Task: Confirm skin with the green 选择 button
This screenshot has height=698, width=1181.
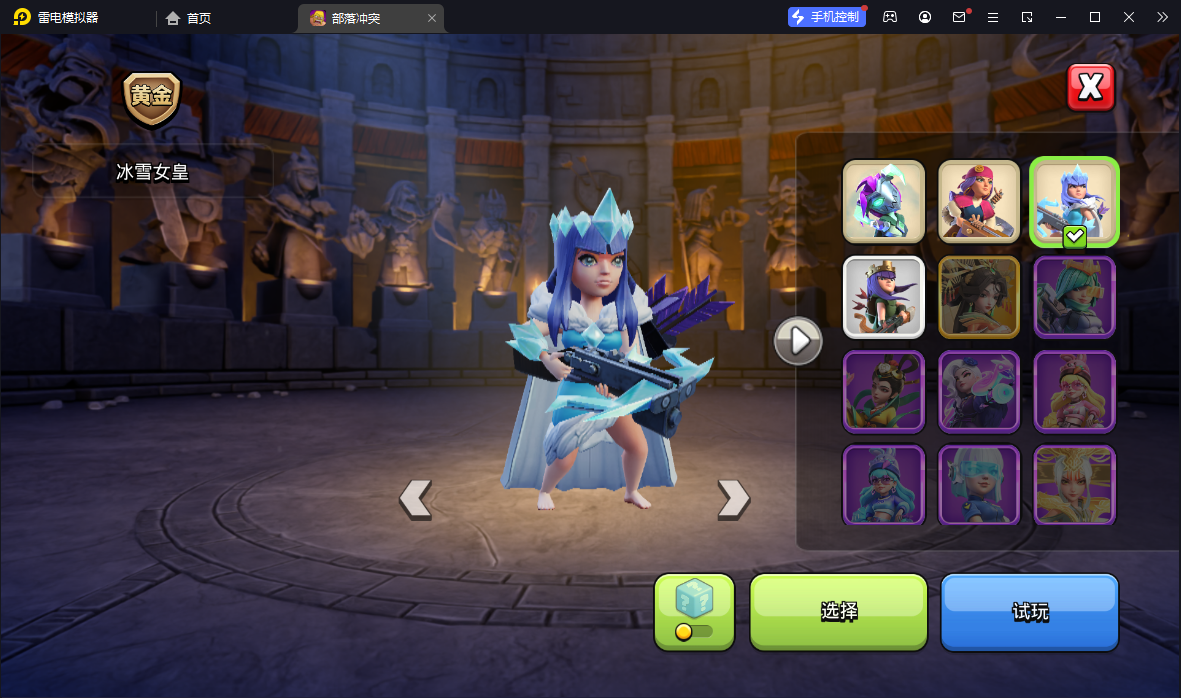Action: (839, 611)
